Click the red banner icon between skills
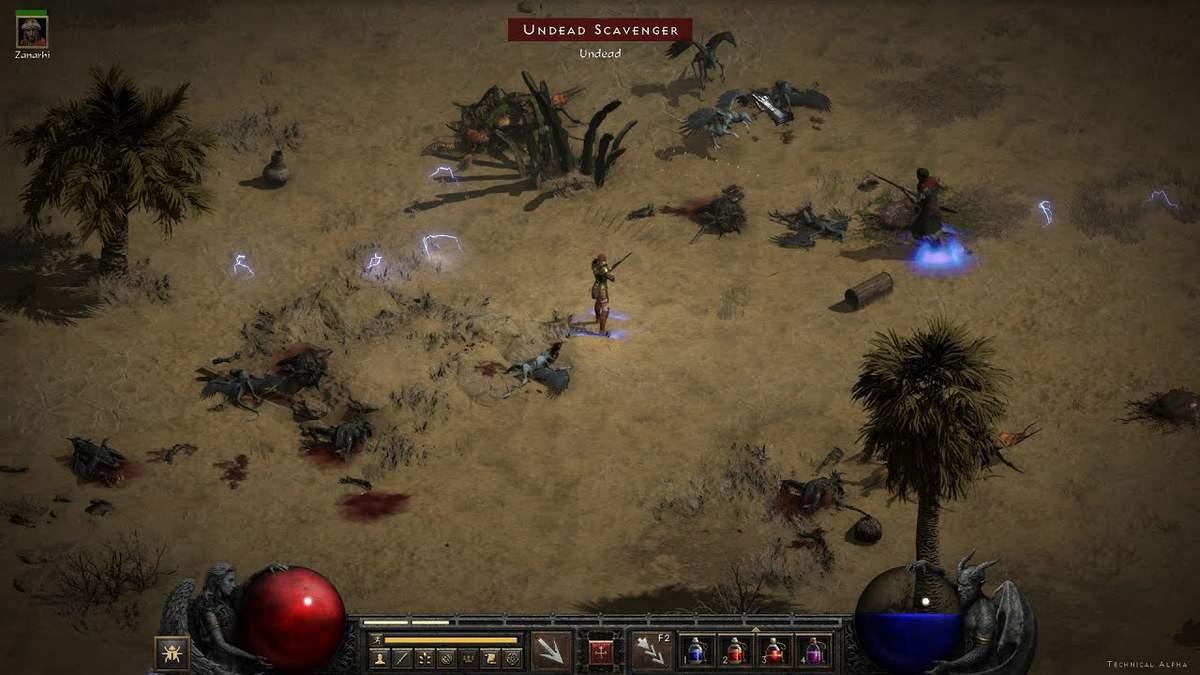This screenshot has height=675, width=1200. (x=601, y=651)
